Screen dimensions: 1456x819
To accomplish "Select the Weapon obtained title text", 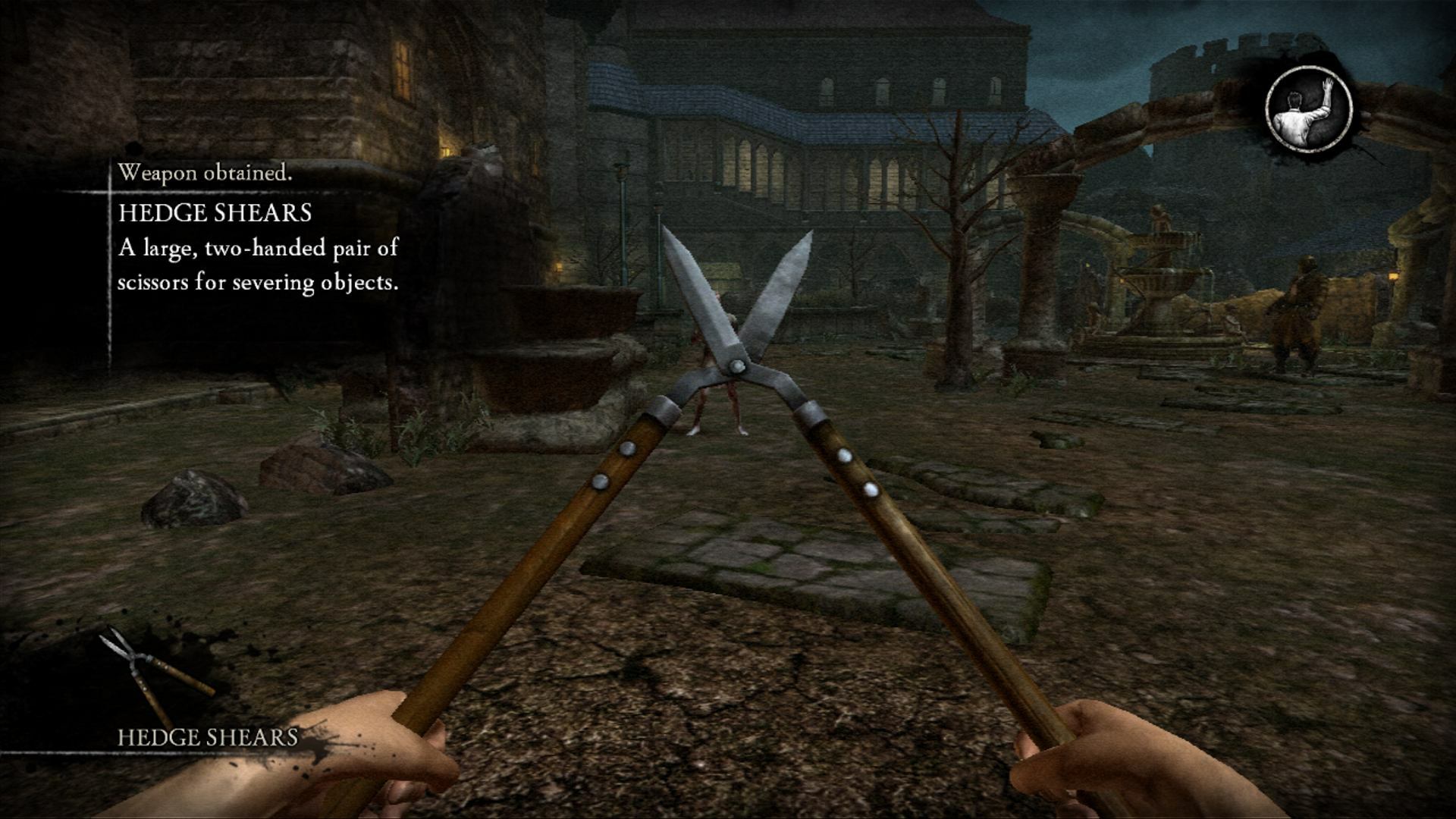I will tap(205, 172).
